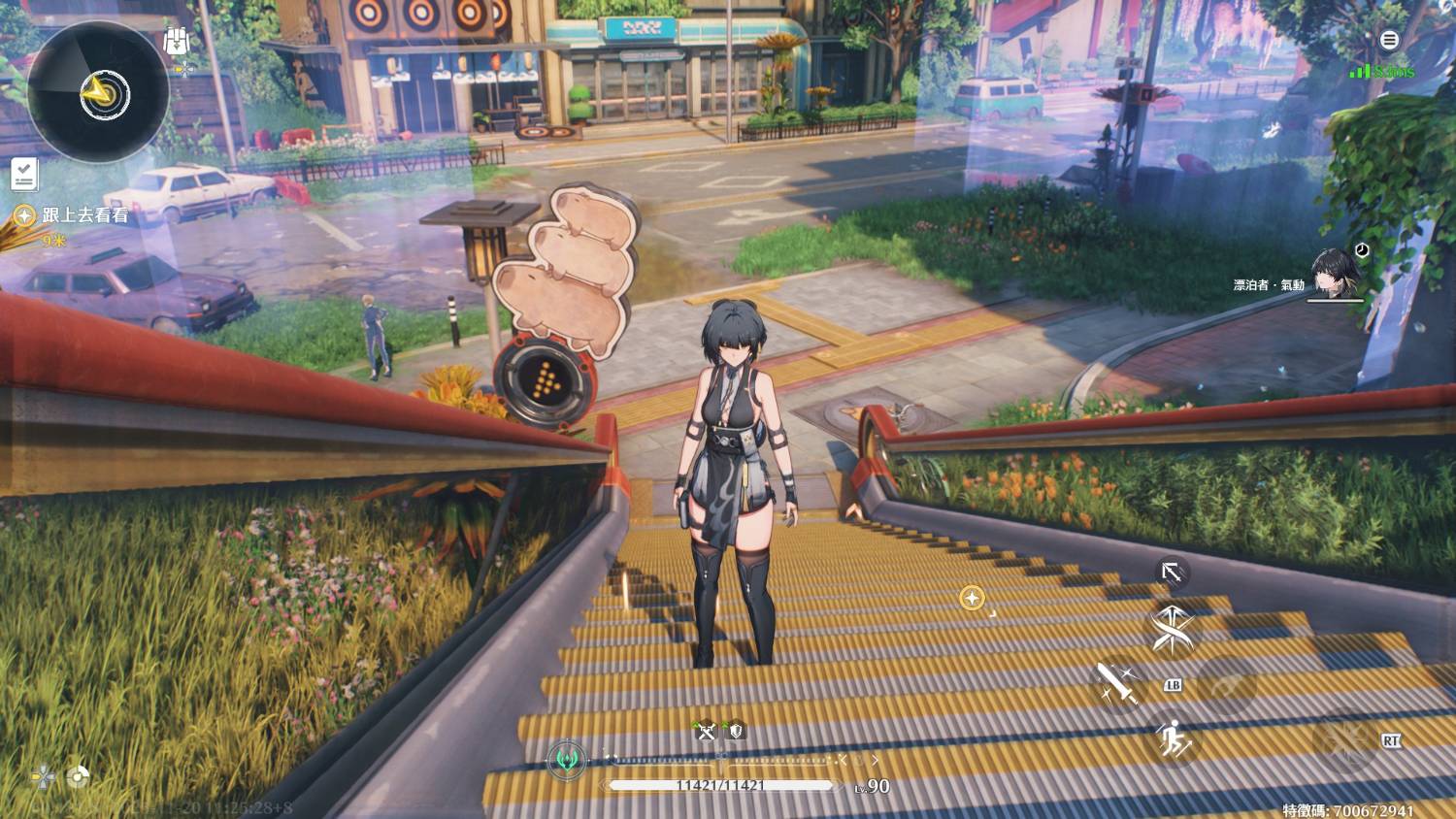Use the diagonal arrow grapple button
Viewport: 1456px width, 819px height.
1172,573
